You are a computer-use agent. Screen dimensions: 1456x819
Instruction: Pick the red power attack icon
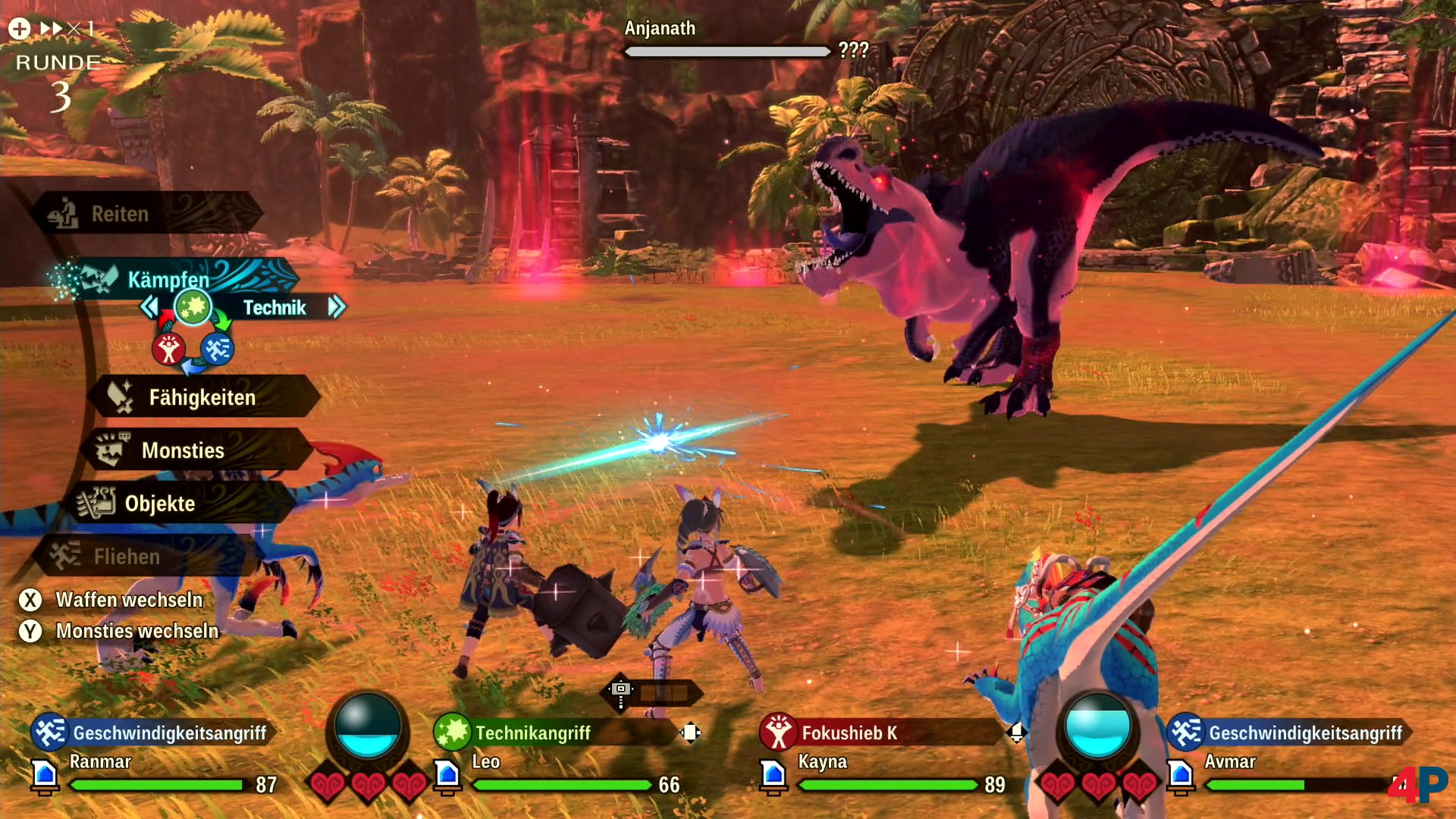pos(168,350)
